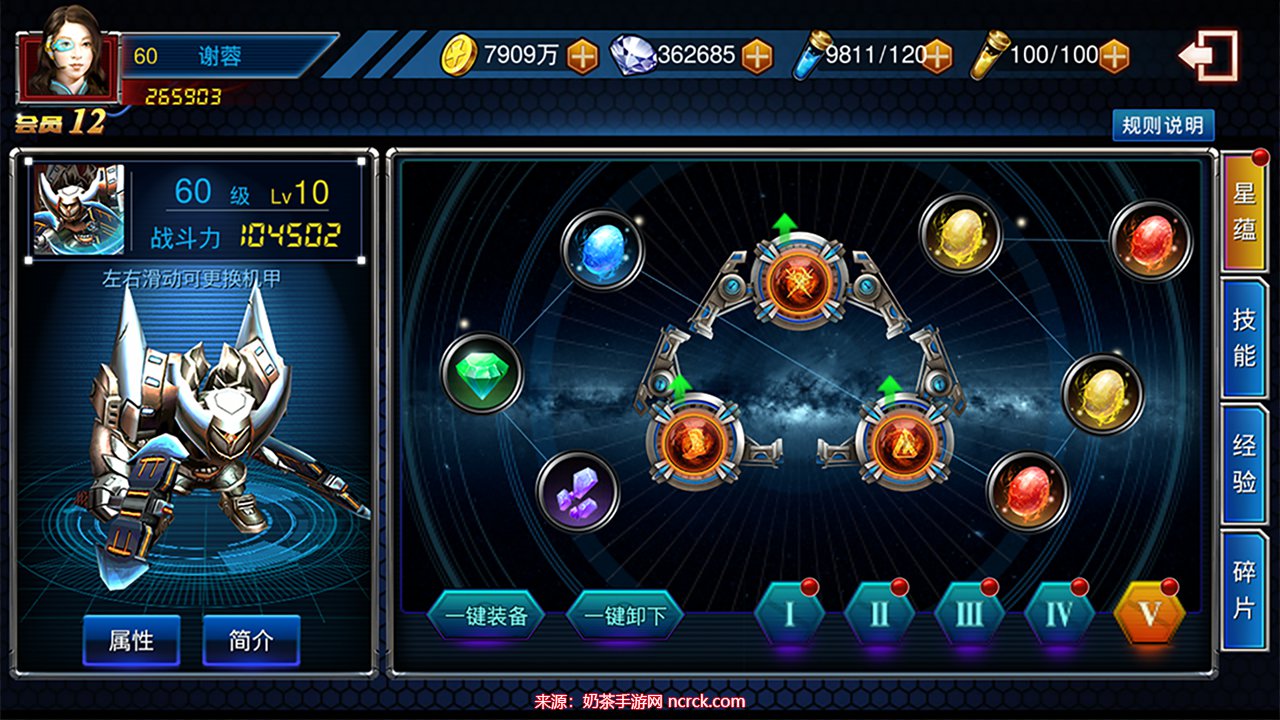This screenshot has height=720, width=1280.
Task: Show mech 属性 attributes
Action: coord(131,640)
